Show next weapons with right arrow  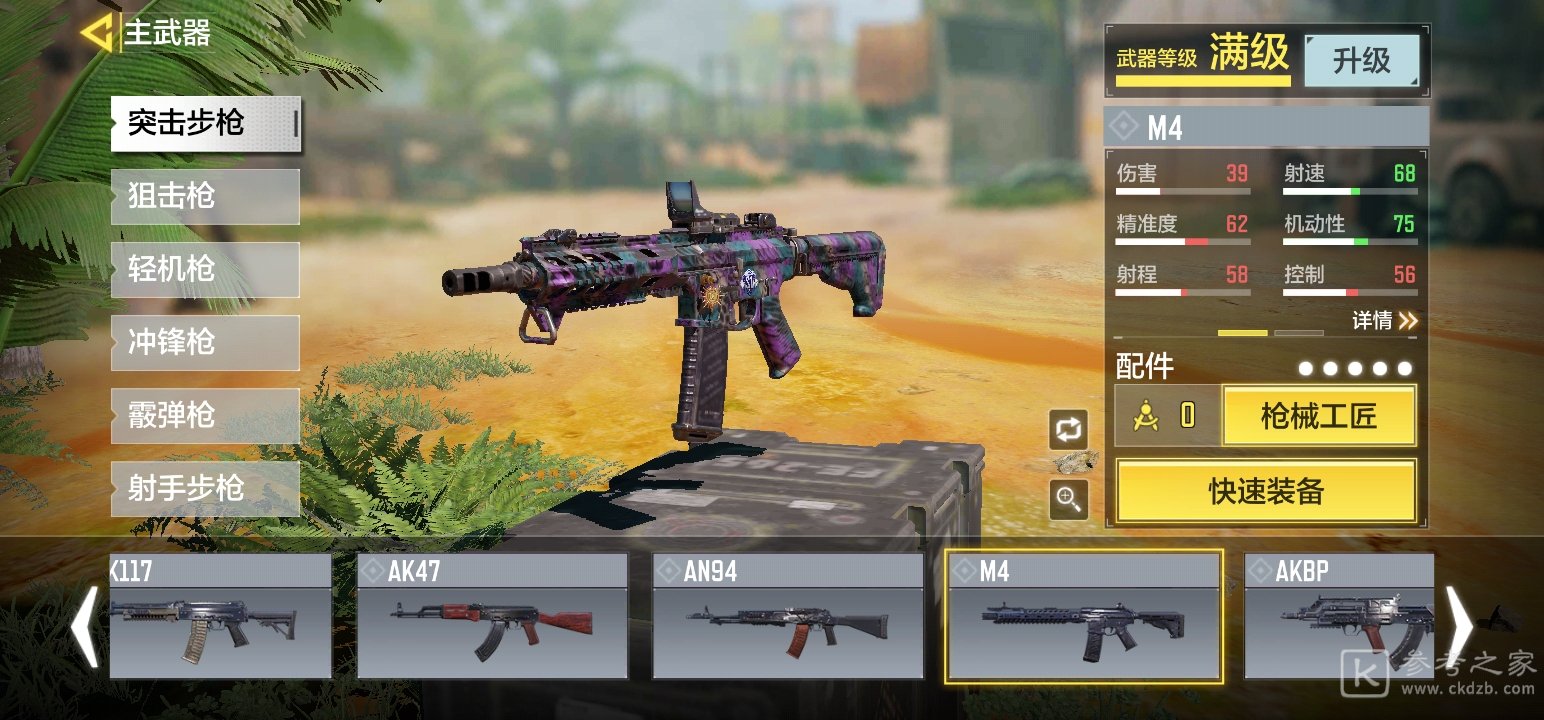click(x=1459, y=627)
